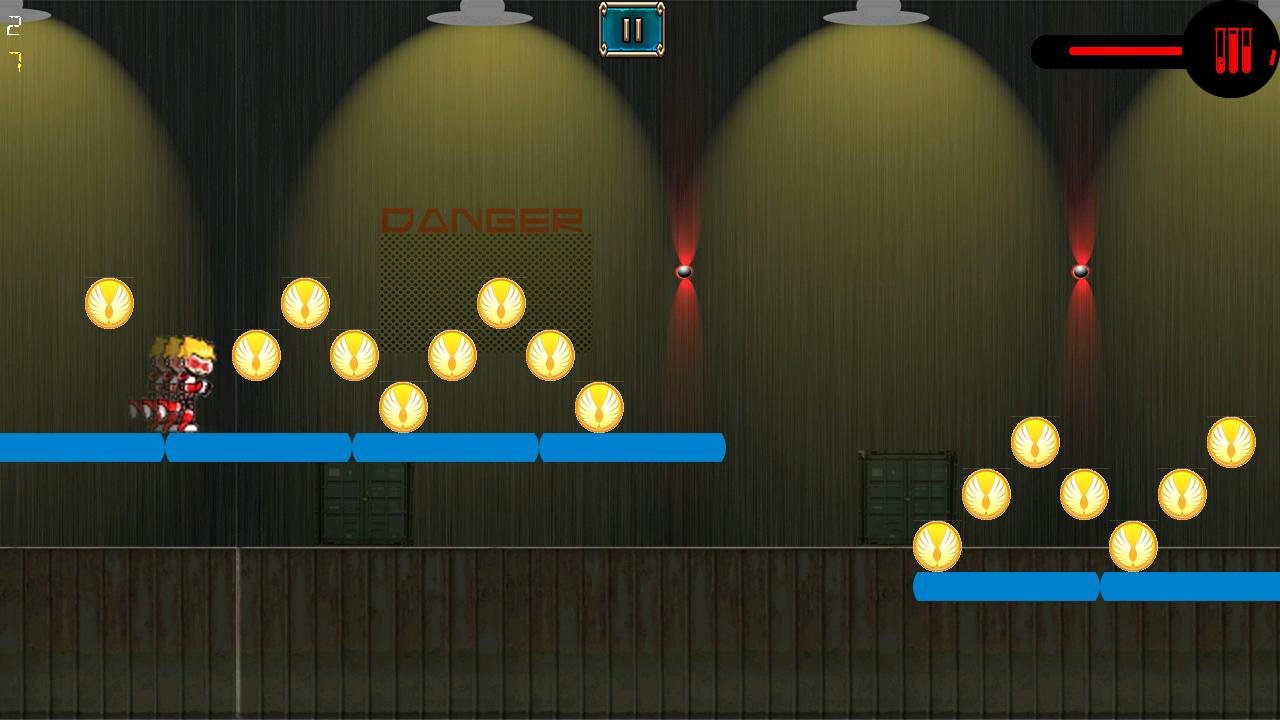
Task: Click the saw trap on the right side
Action: pos(1082,270)
